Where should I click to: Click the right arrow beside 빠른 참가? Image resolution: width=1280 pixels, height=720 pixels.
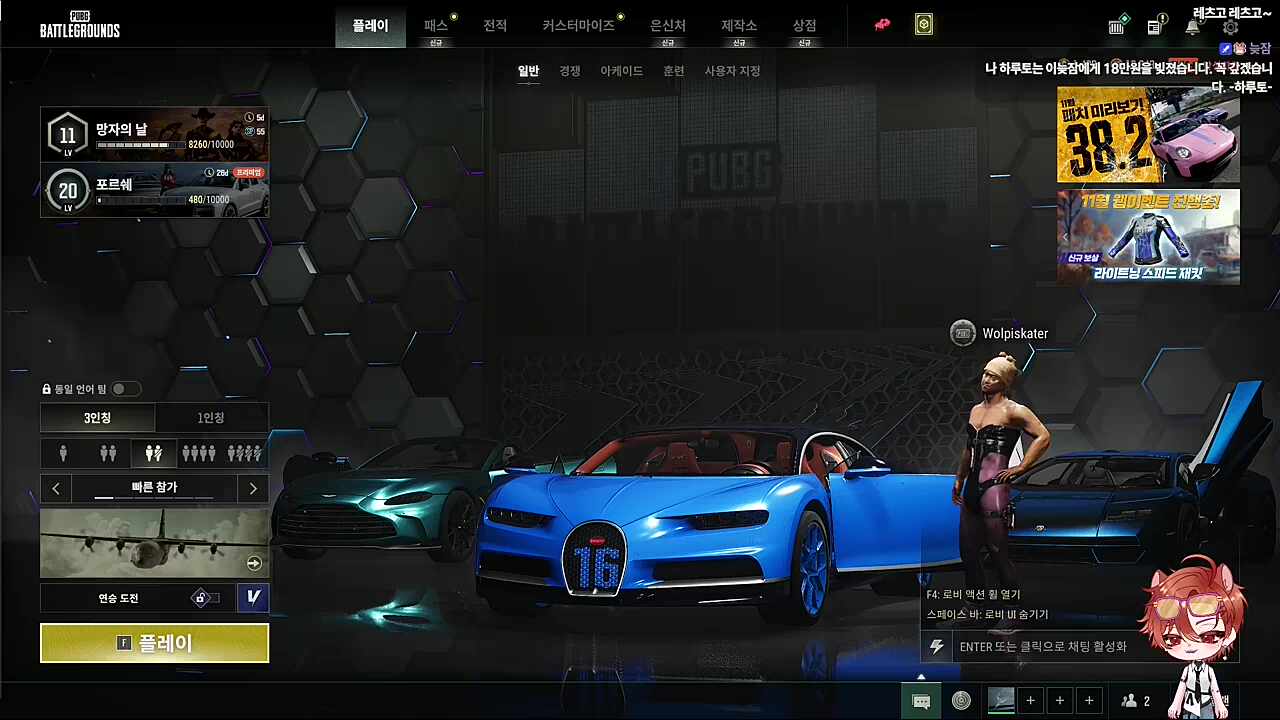pyautogui.click(x=253, y=488)
